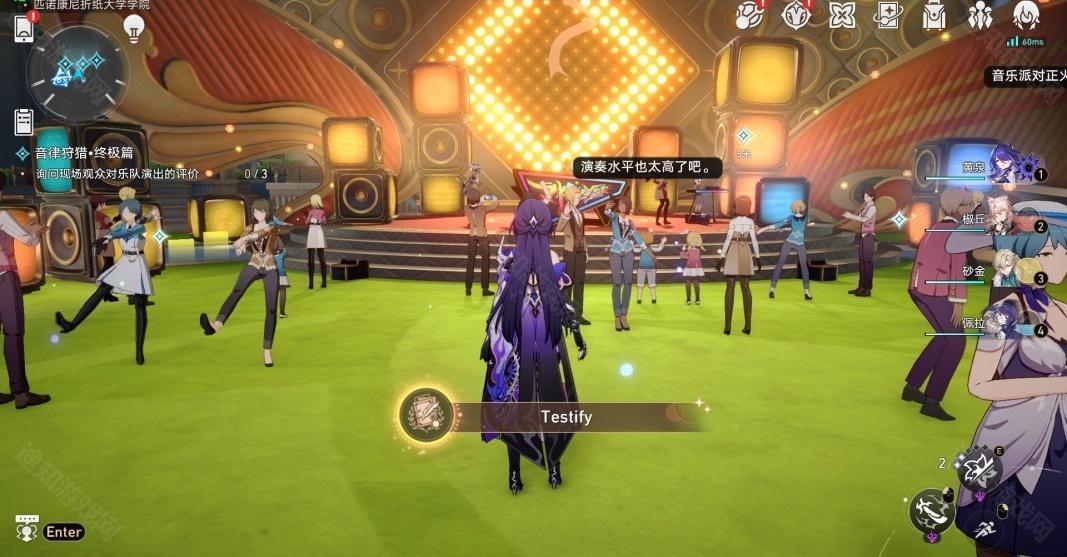1067x557 pixels.
Task: Open the team lineup icon
Action: tap(980, 15)
